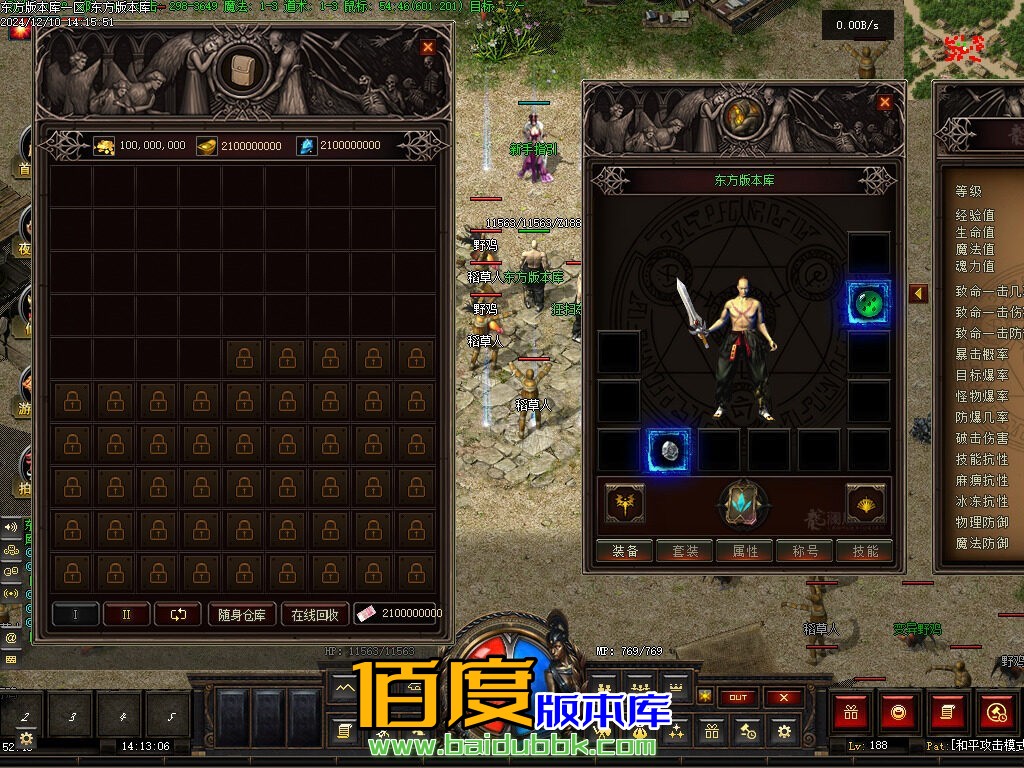Close the character equipment panel
The height and width of the screenshot is (768, 1024).
click(884, 102)
